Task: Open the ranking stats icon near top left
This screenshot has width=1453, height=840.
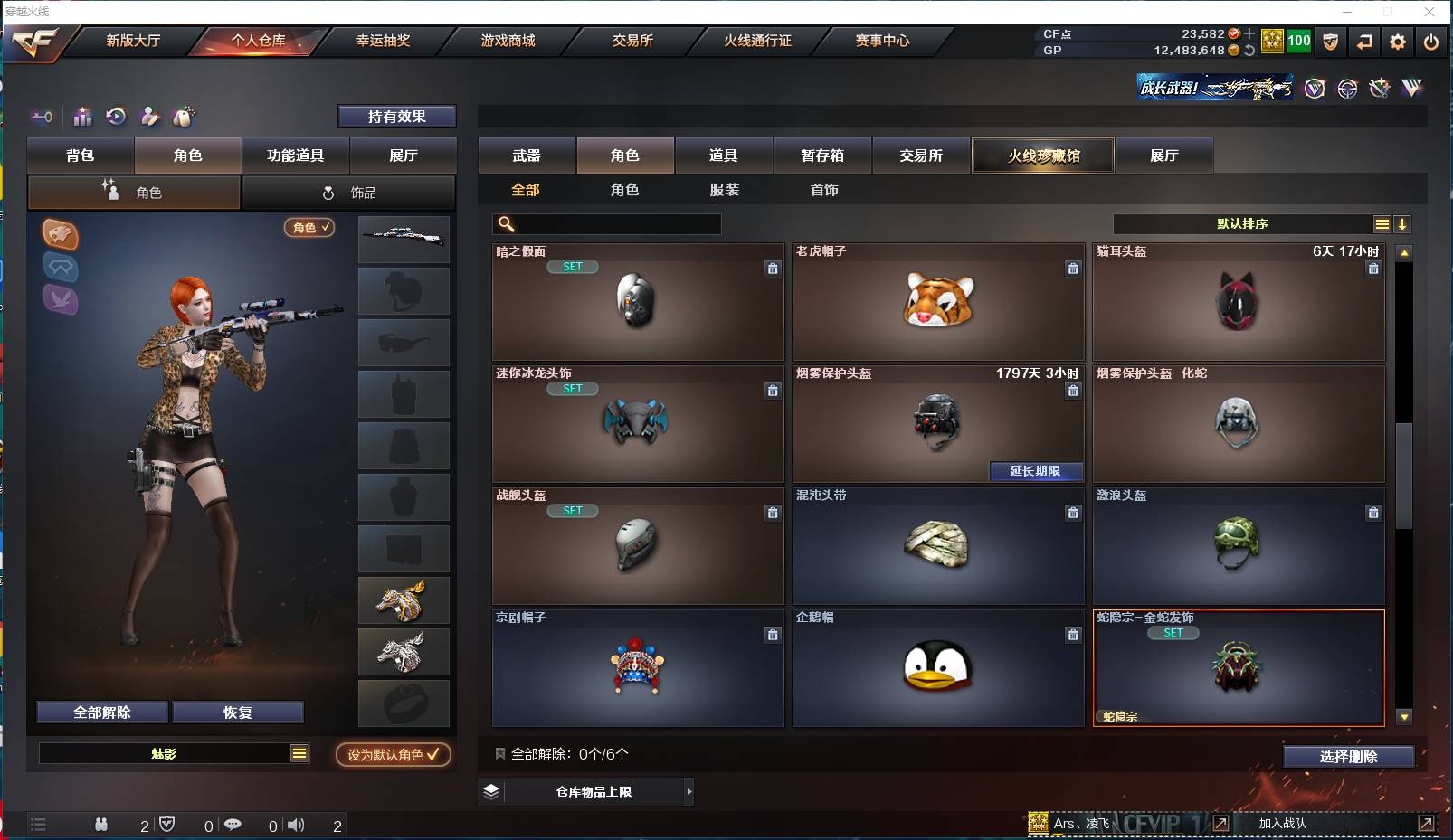Action: point(82,117)
